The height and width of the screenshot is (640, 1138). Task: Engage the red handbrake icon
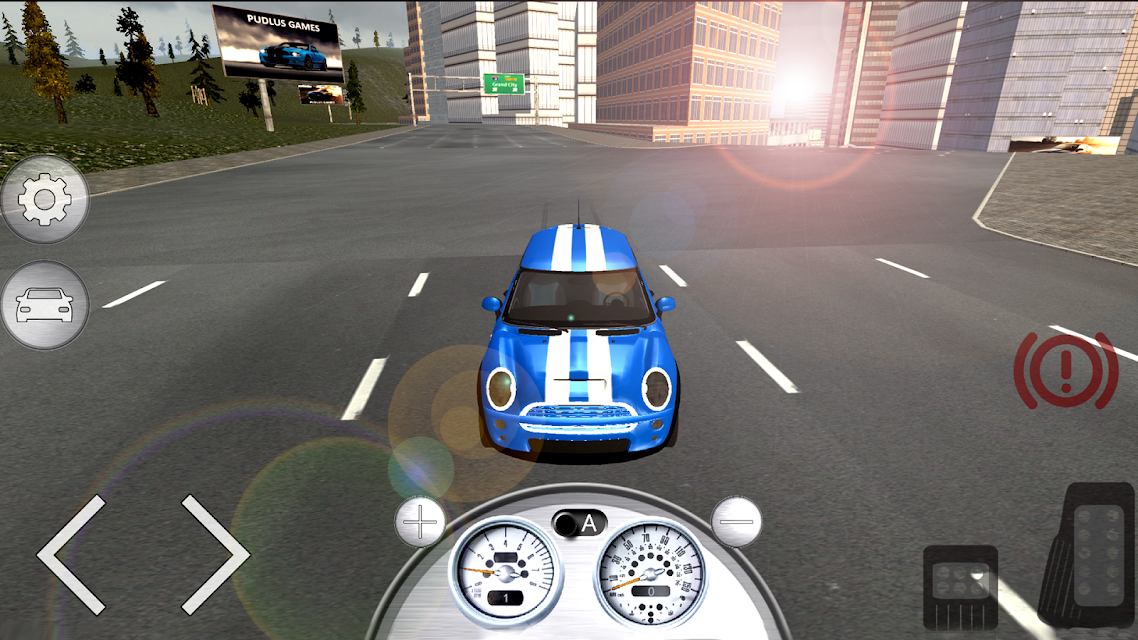point(1065,369)
